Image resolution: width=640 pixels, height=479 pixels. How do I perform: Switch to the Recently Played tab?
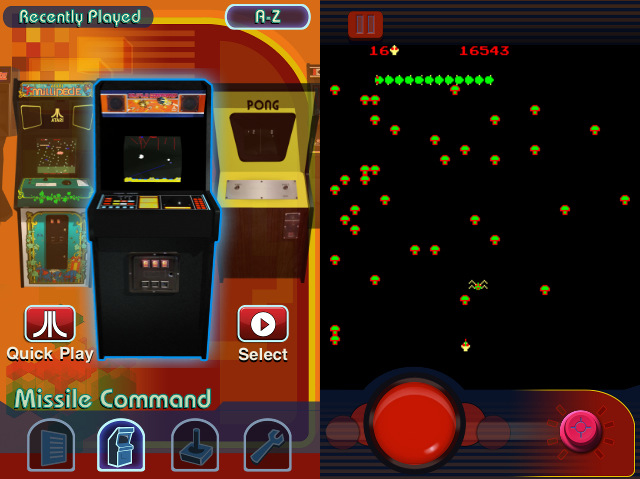pos(79,17)
